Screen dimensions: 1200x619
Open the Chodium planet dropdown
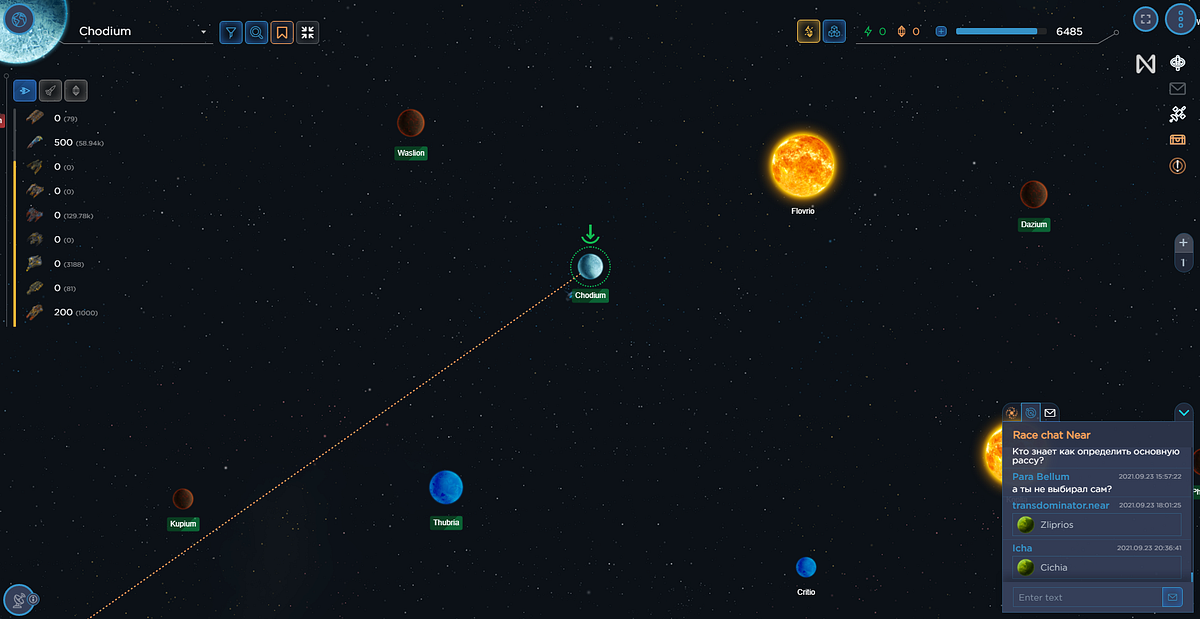pyautogui.click(x=205, y=32)
